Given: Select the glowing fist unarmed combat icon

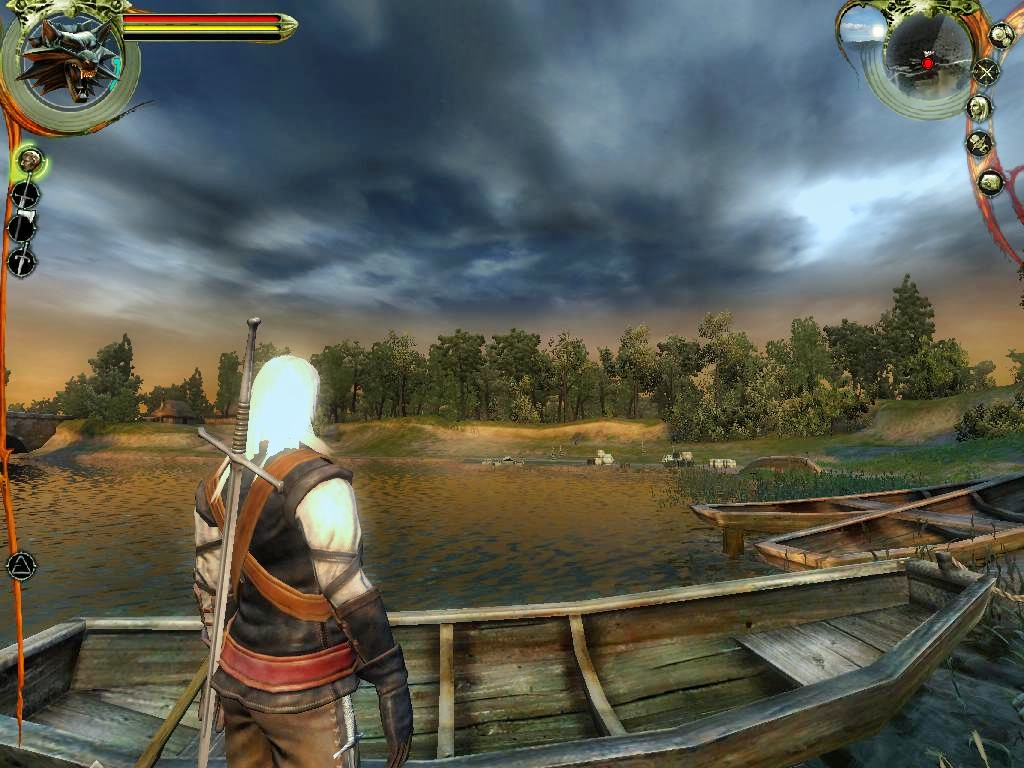Looking at the screenshot, I should pyautogui.click(x=30, y=160).
